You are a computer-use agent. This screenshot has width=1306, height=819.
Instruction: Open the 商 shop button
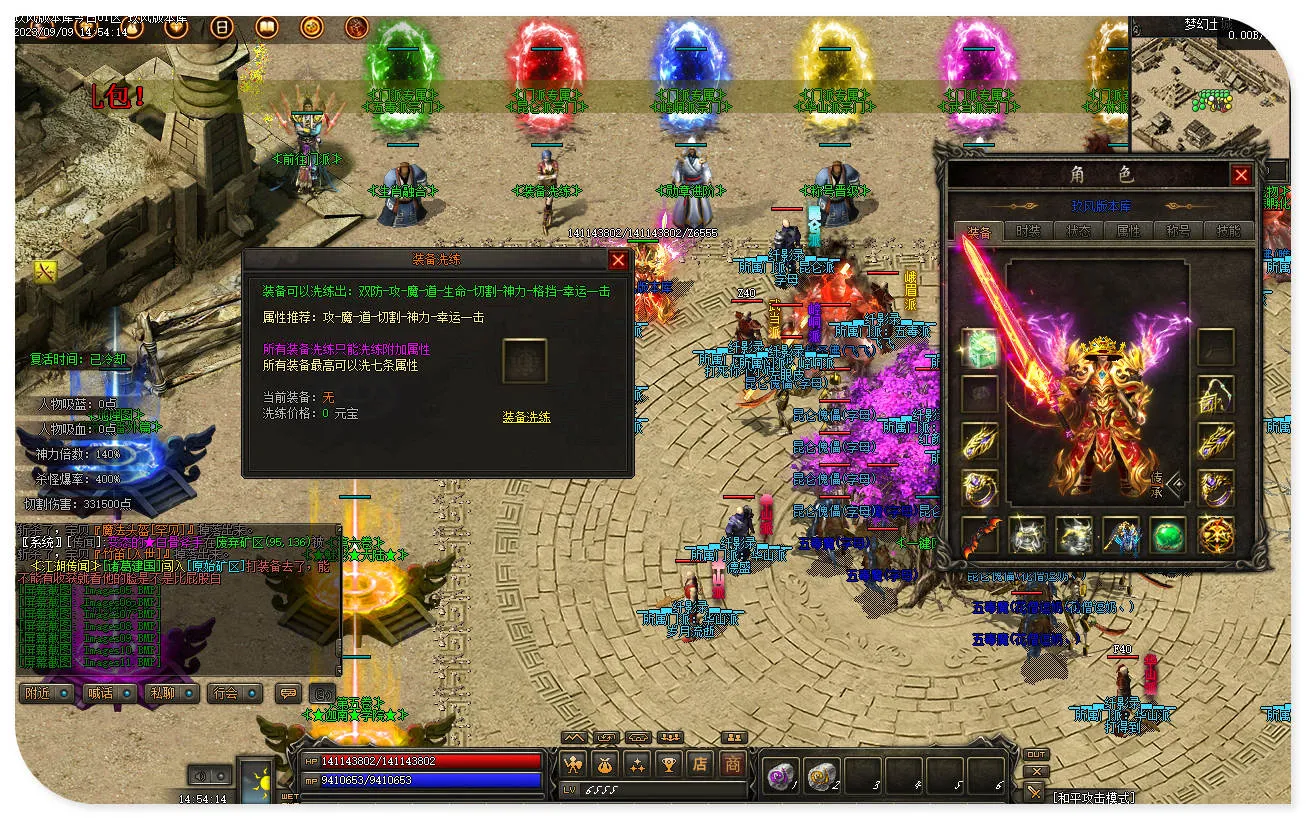(733, 765)
